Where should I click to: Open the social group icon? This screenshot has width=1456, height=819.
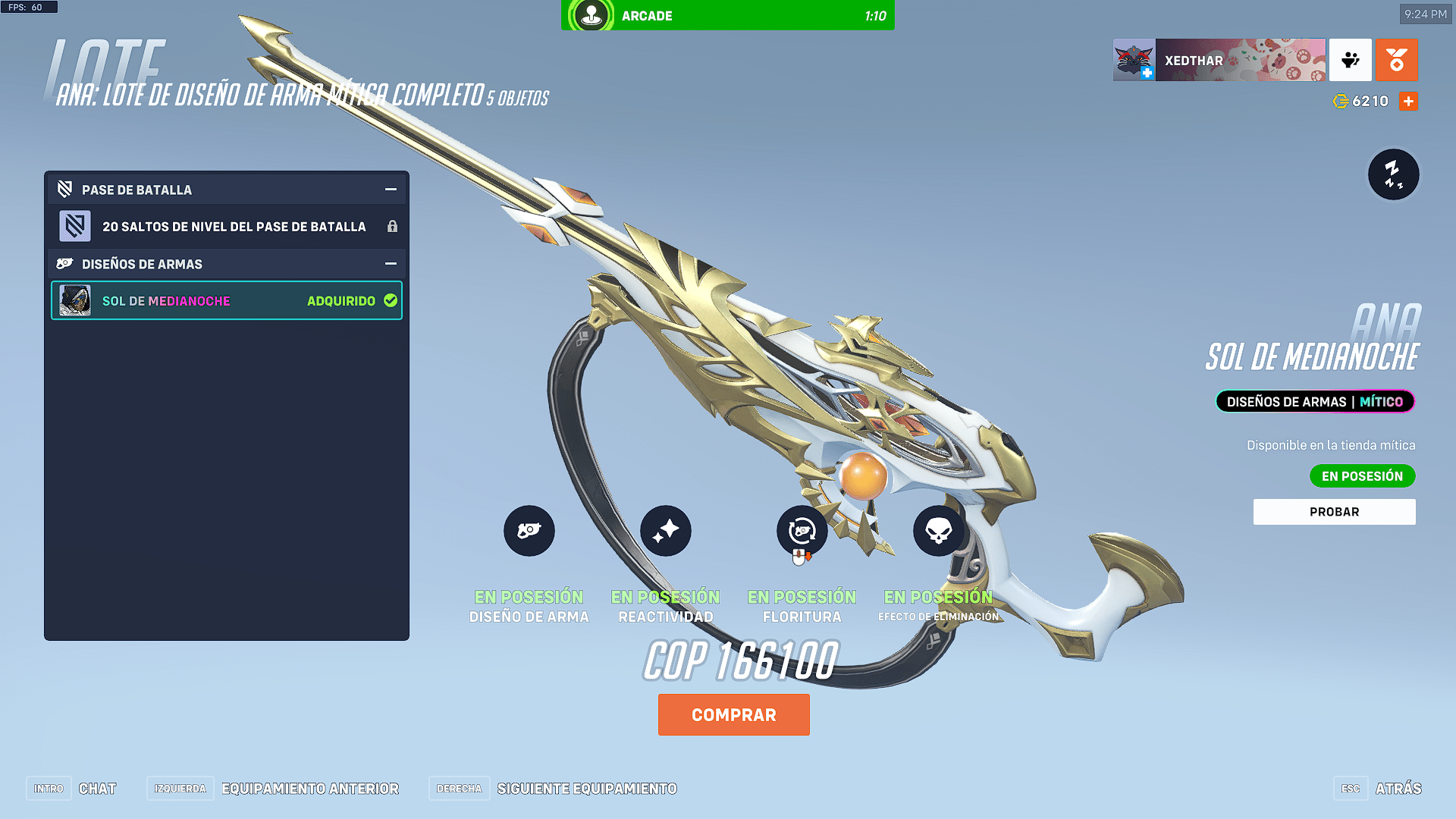[x=1350, y=61]
